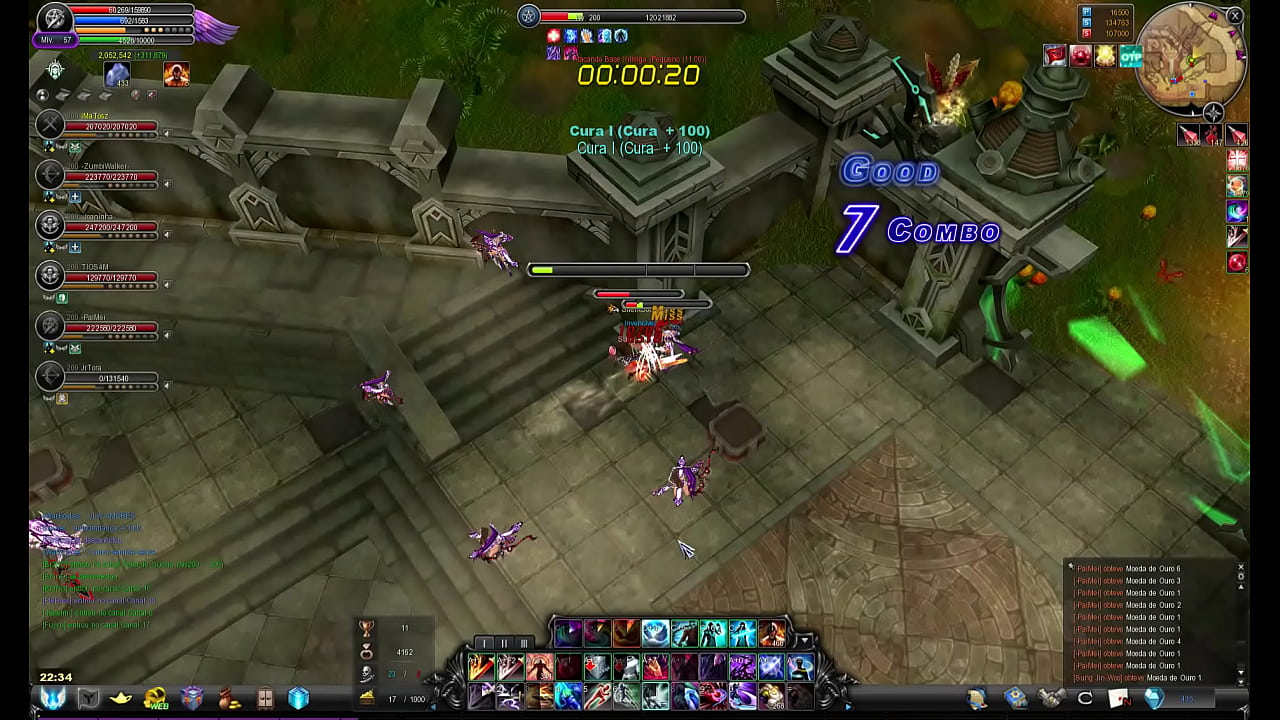Select party member JrTora's frame

click(110, 379)
